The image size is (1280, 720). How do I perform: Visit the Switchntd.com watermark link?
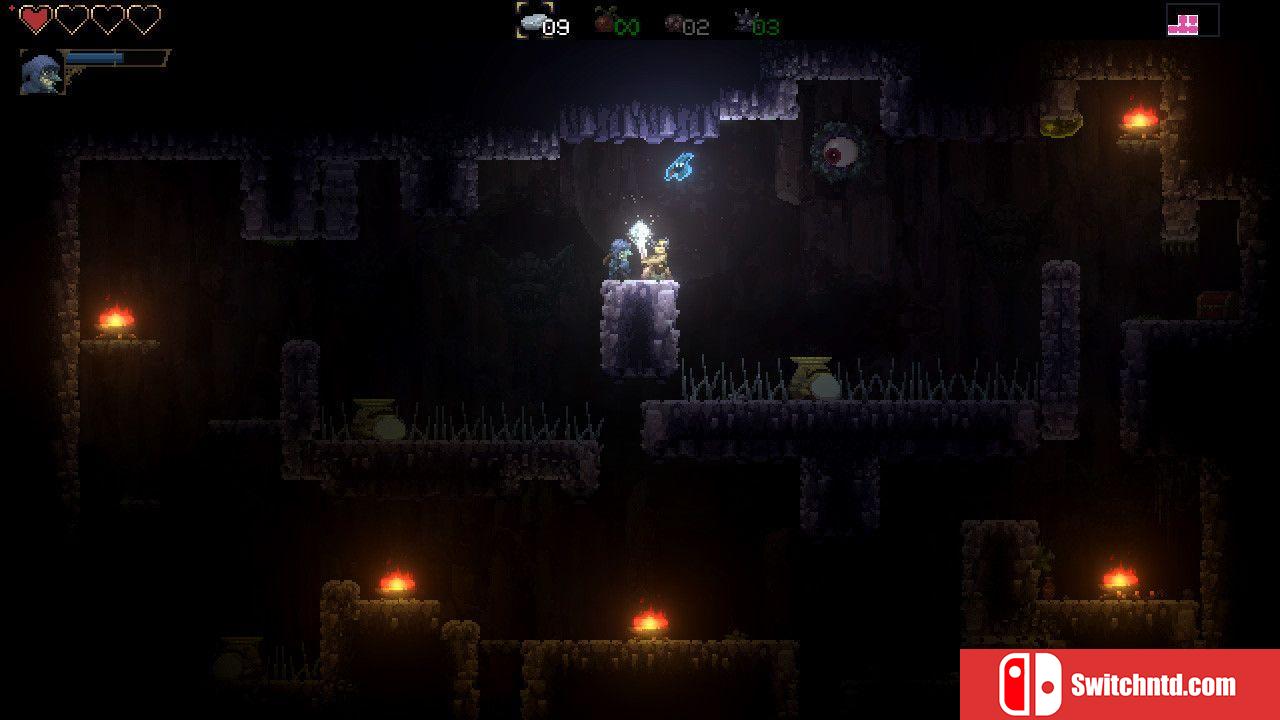pos(1119,685)
